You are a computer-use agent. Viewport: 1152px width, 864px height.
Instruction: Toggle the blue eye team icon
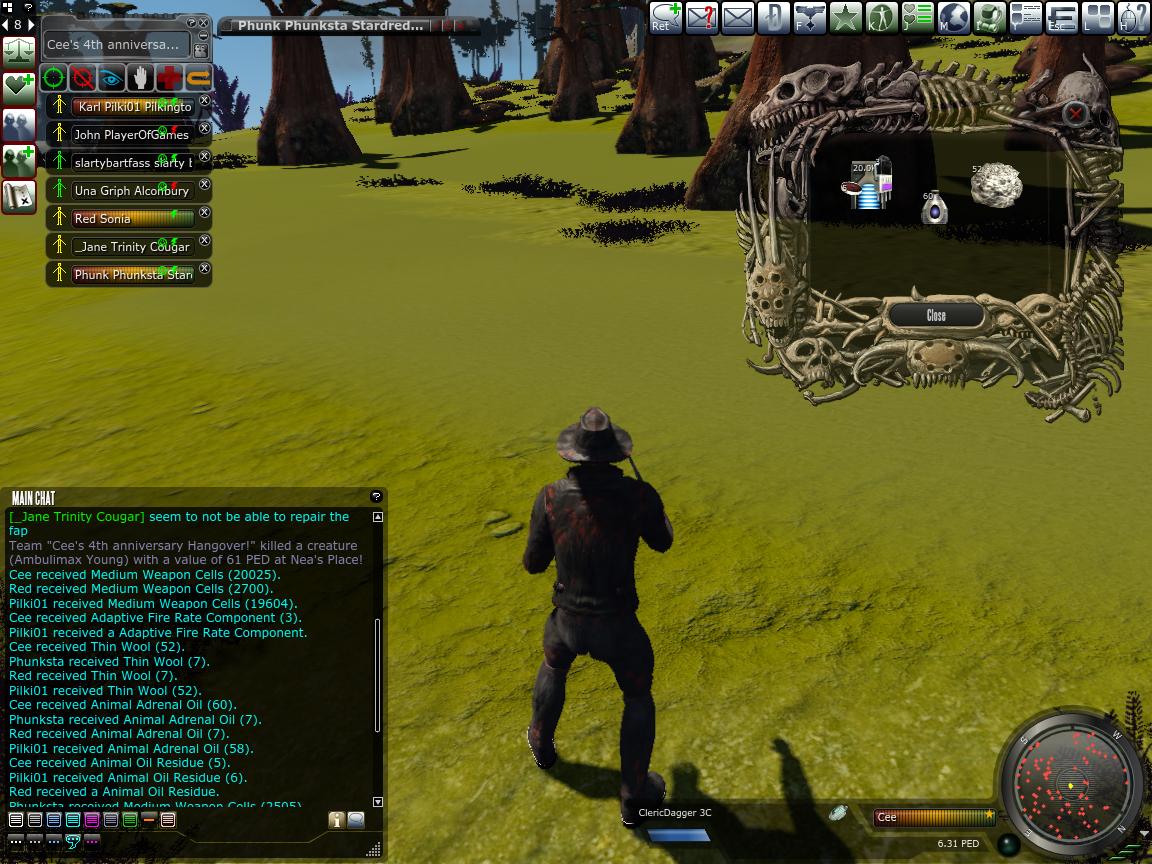112,78
